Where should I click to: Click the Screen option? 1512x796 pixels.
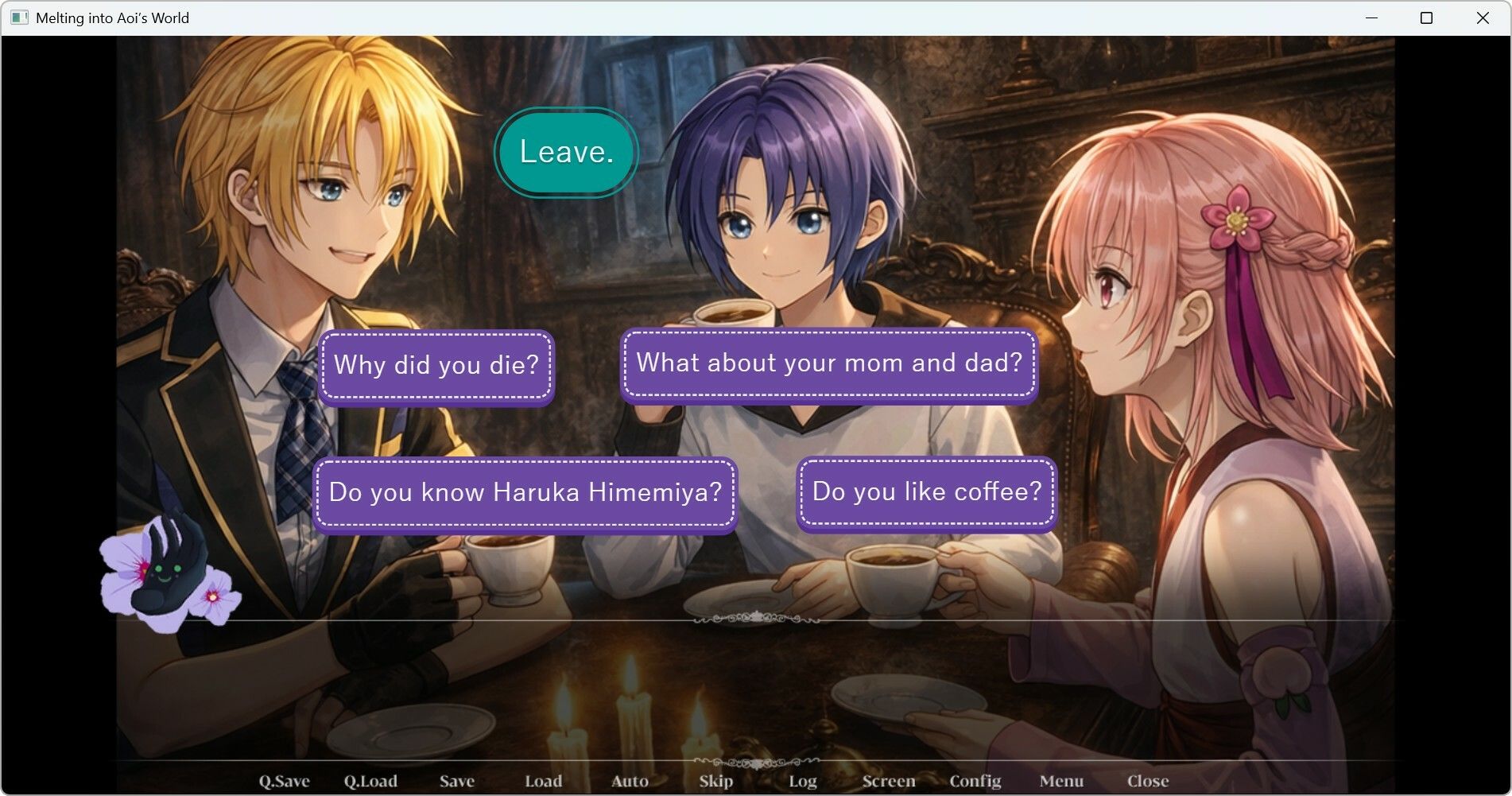click(x=889, y=781)
